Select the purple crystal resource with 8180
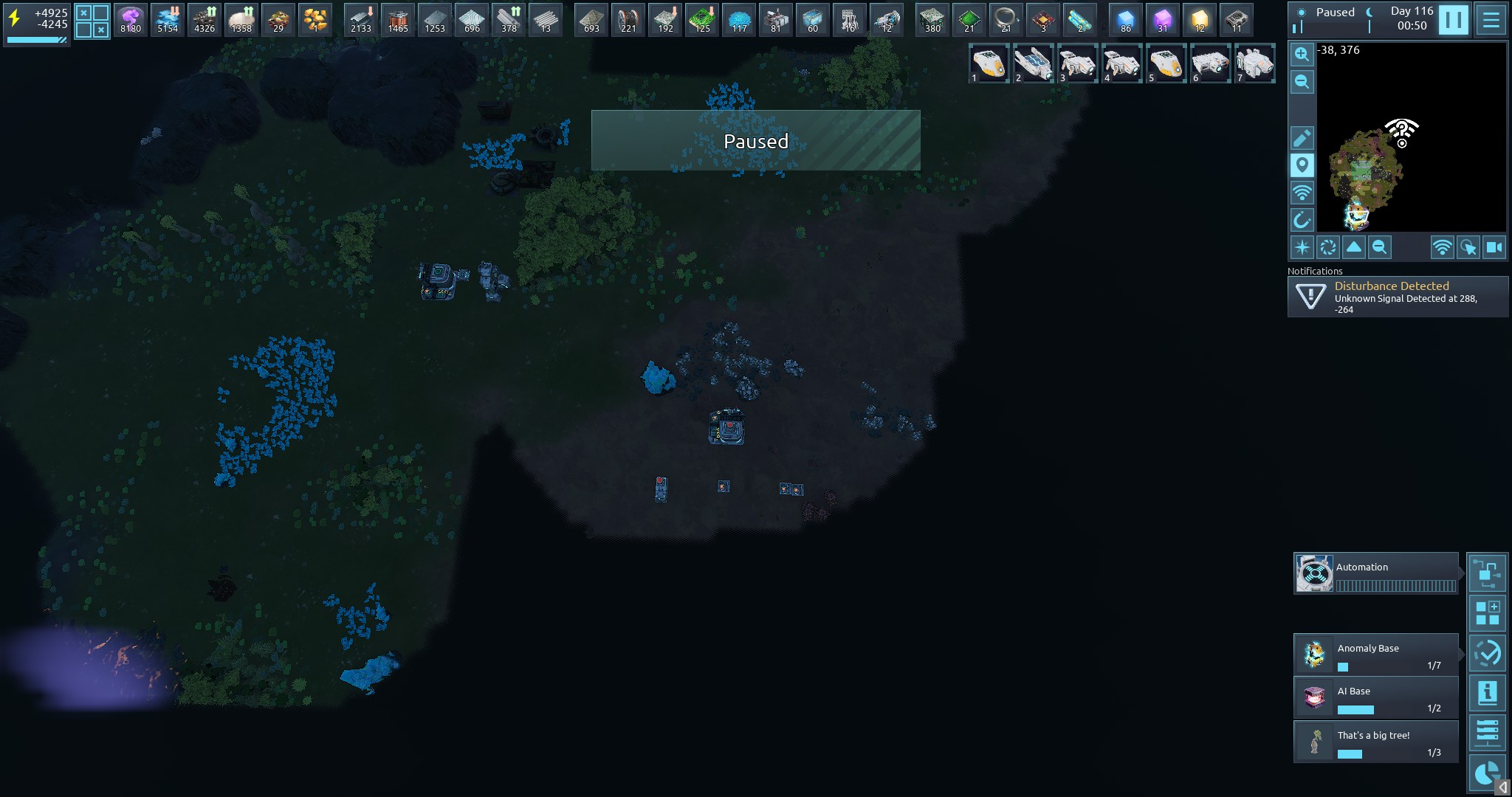This screenshot has width=1512, height=797. (x=131, y=19)
